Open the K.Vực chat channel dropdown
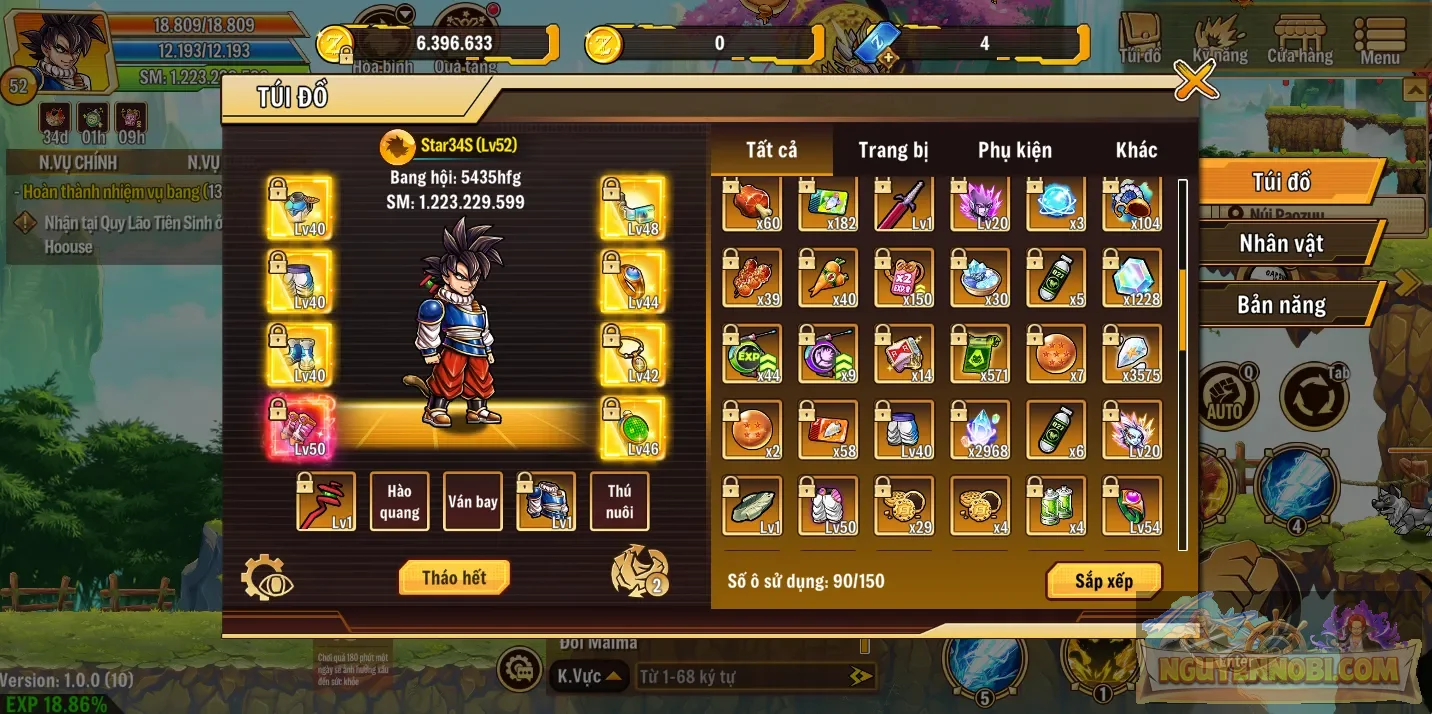The image size is (1432, 714). pos(588,677)
